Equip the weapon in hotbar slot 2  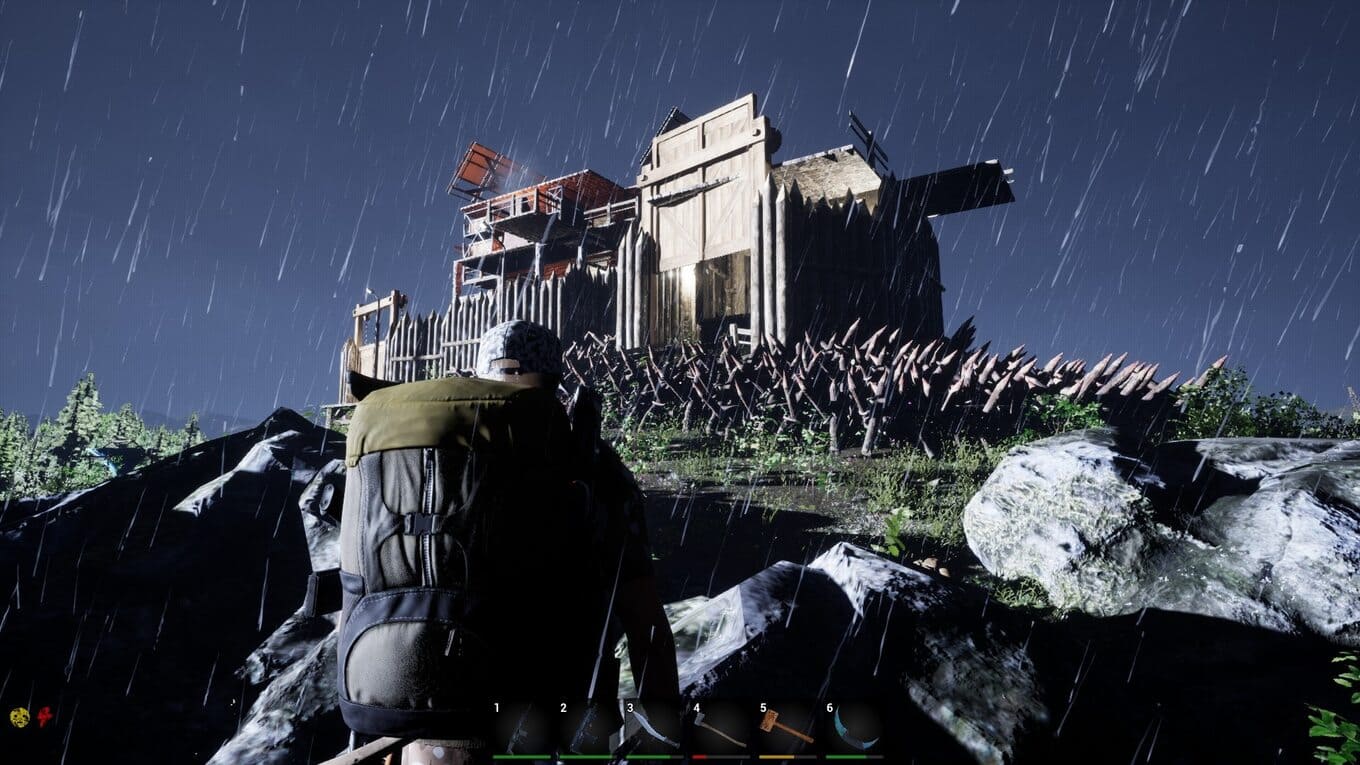coord(587,728)
